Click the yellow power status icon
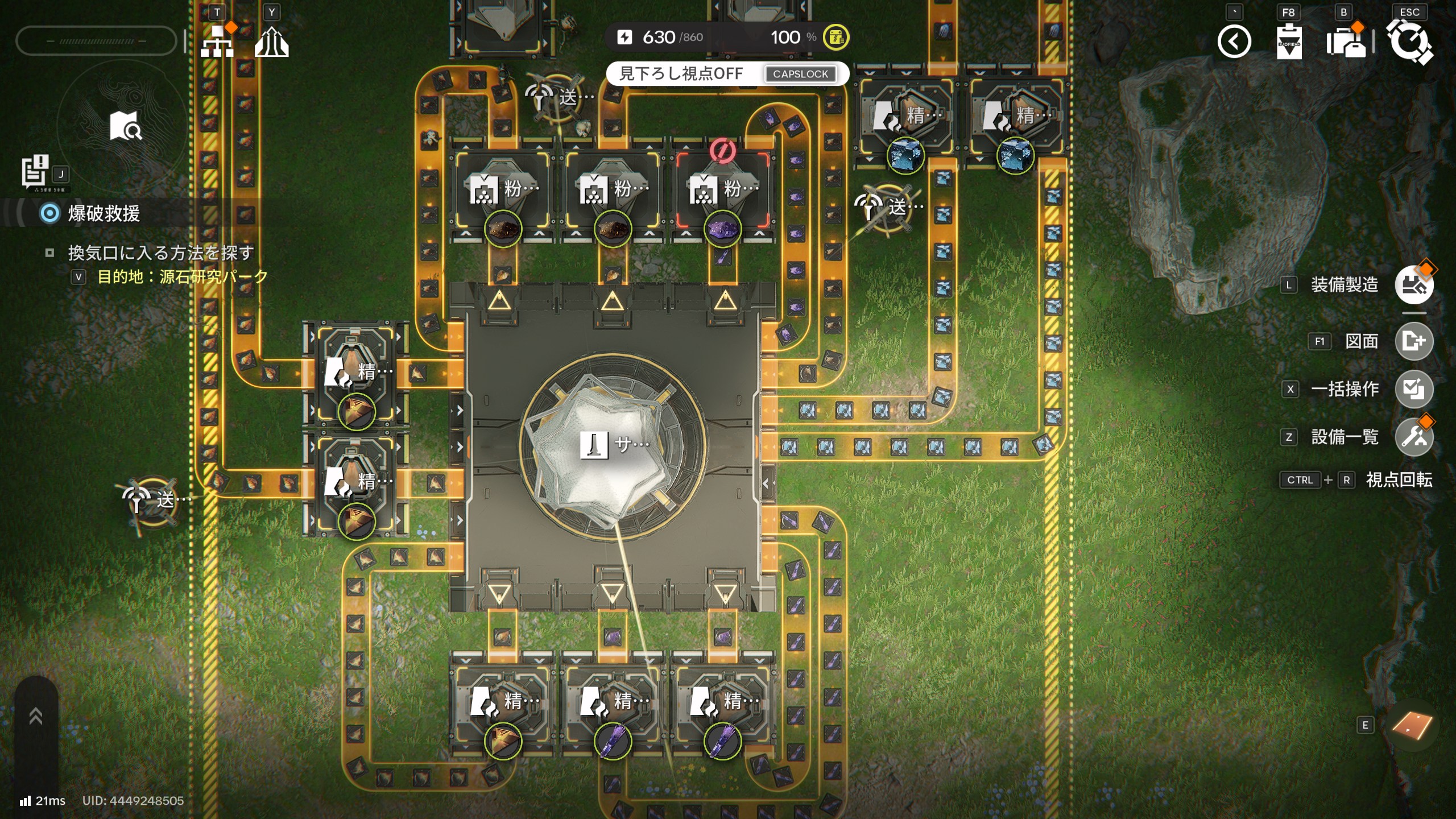The image size is (1456, 819). [x=835, y=38]
